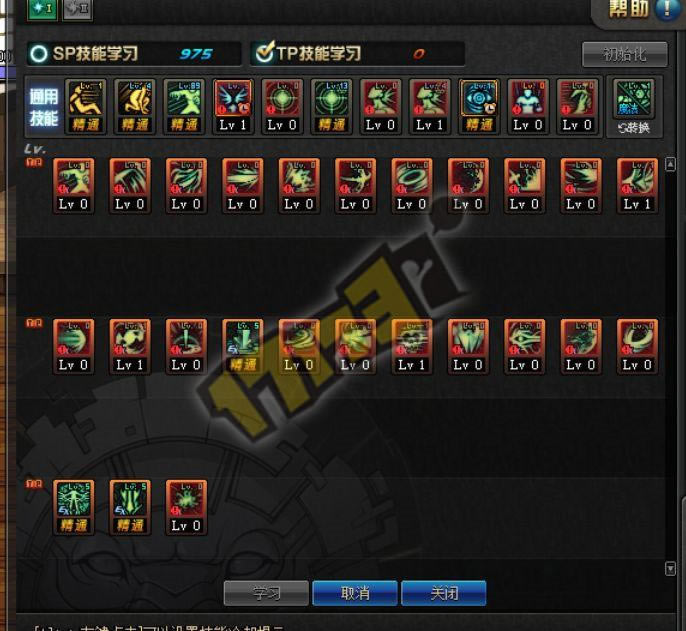
Task: Cancel with the 取消 button
Action: pyautogui.click(x=355, y=593)
